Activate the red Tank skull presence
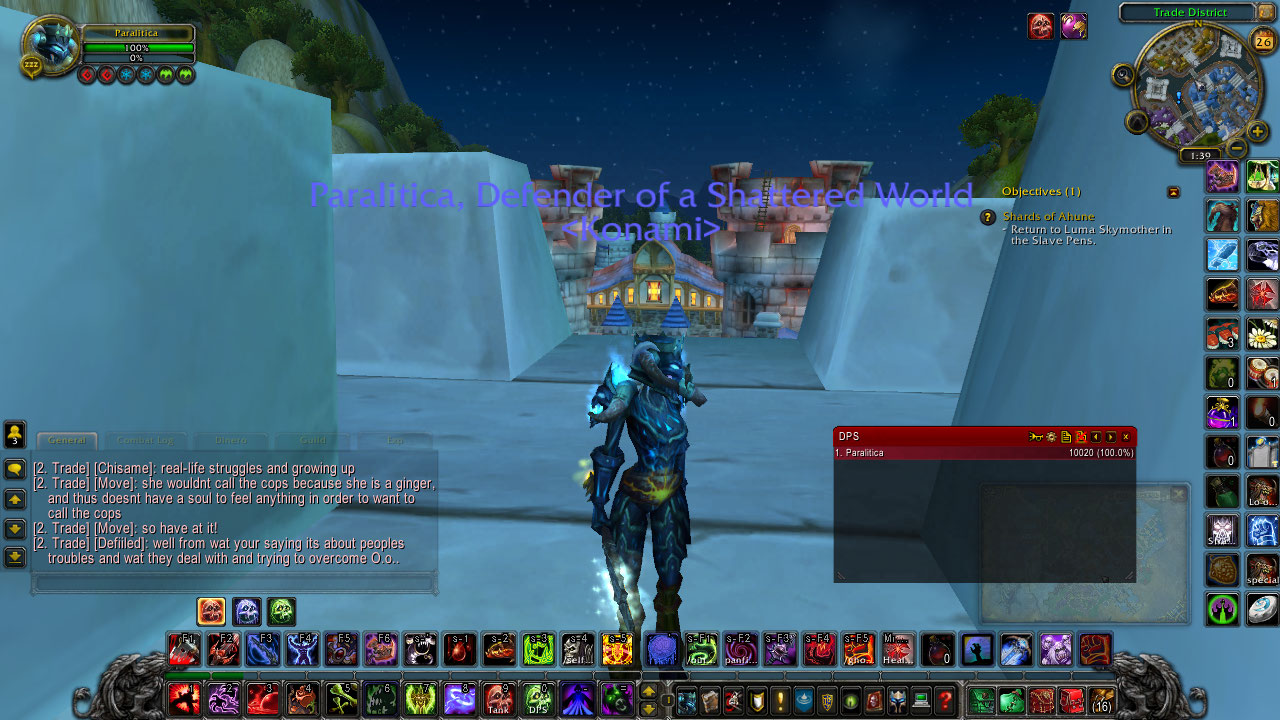This screenshot has width=1280, height=720. (499, 698)
